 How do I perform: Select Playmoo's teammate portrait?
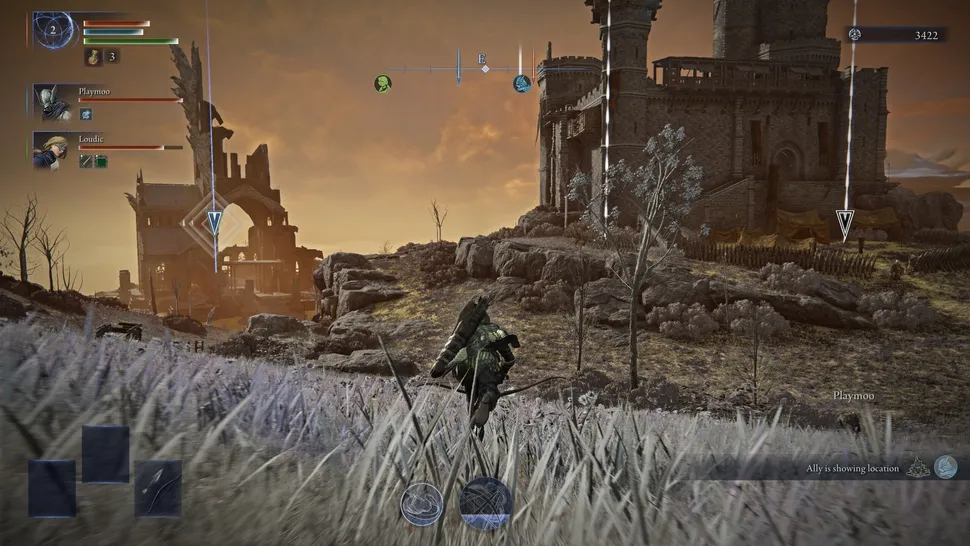point(50,101)
